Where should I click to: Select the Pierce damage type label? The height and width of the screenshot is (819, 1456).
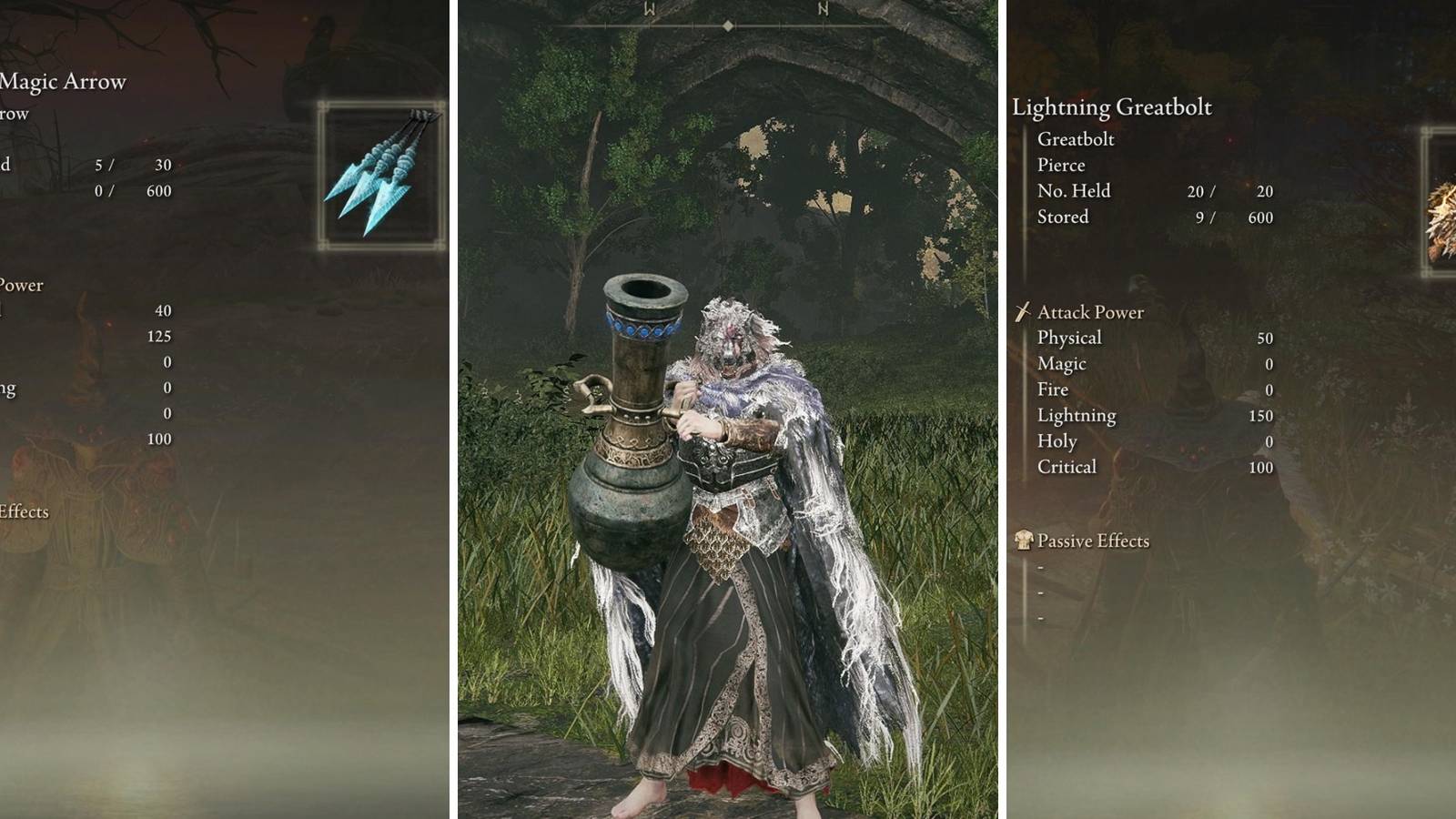[x=1060, y=165]
